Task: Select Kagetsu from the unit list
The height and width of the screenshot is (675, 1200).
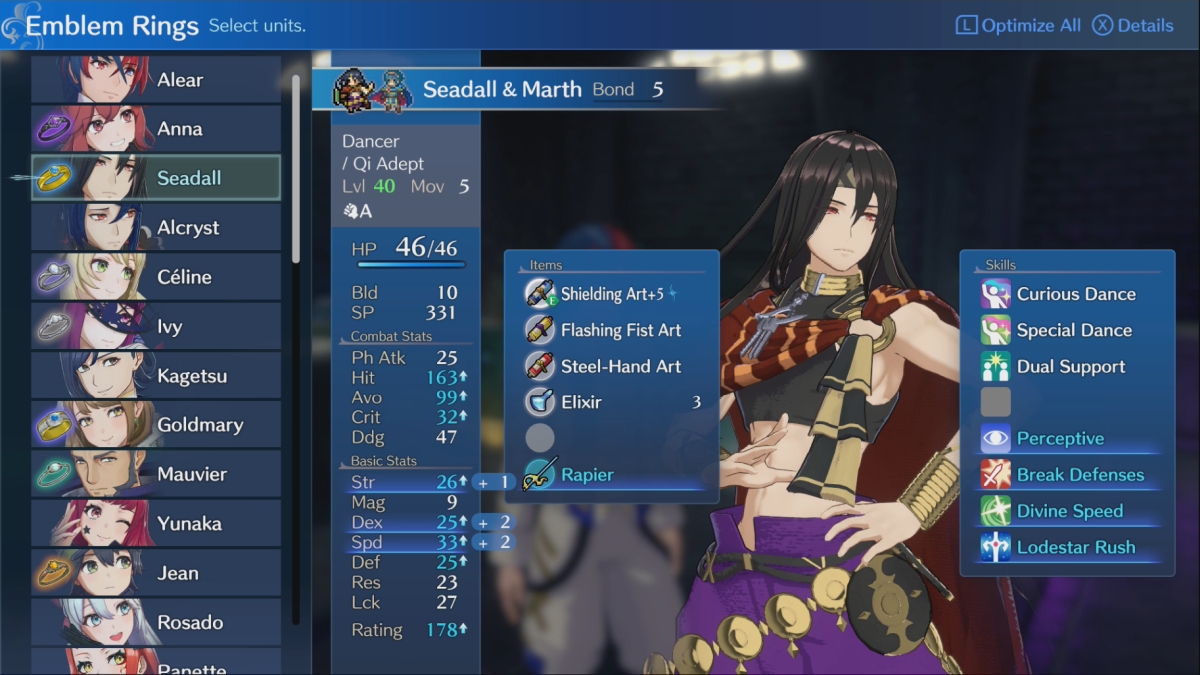Action: (156, 376)
